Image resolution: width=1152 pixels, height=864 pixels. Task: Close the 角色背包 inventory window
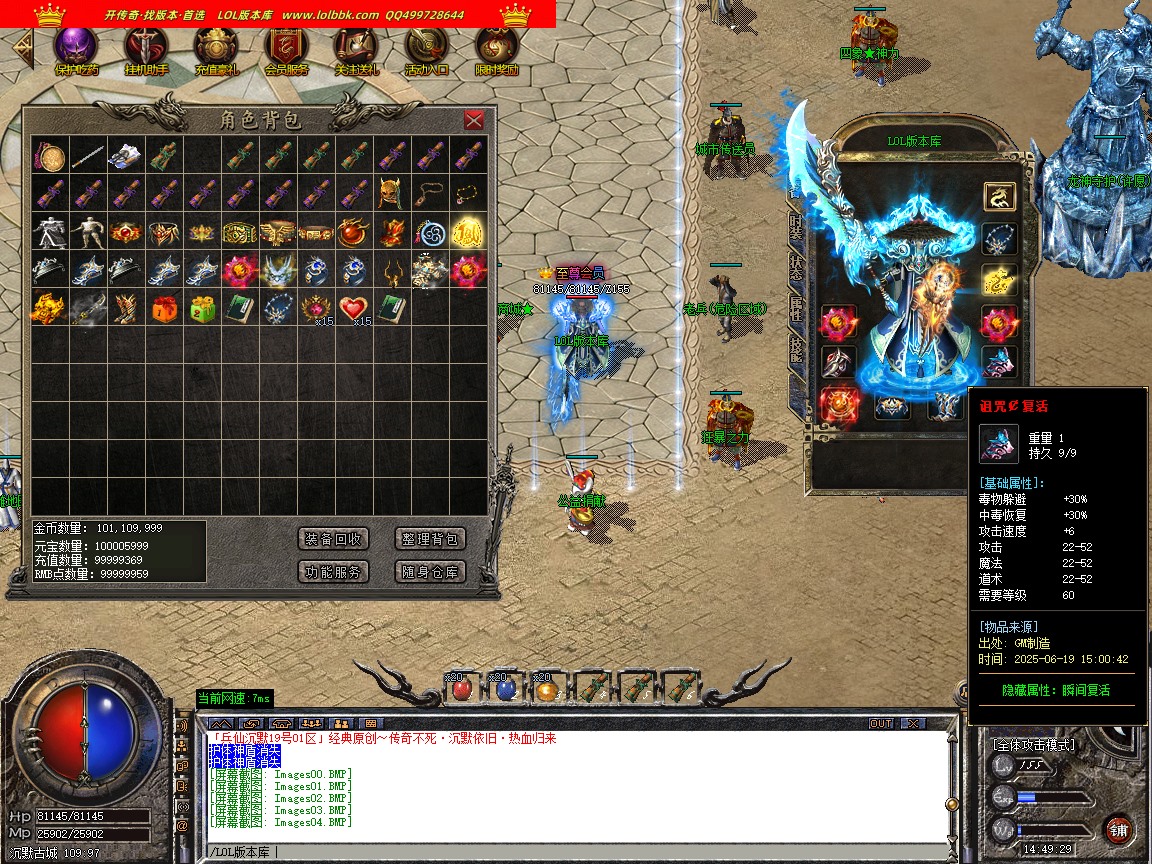(x=474, y=121)
